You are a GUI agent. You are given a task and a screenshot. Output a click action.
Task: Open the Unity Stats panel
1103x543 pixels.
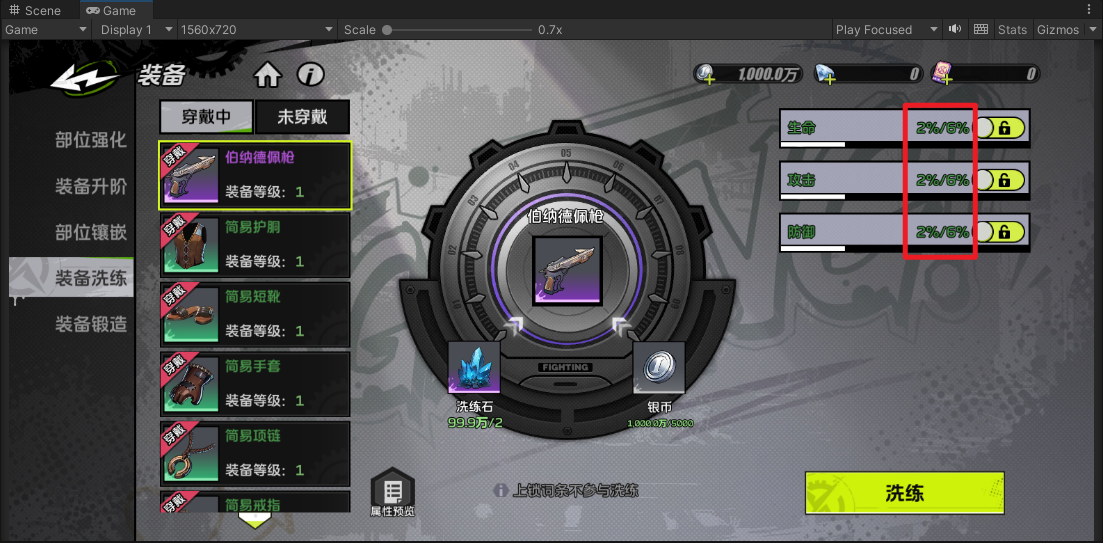click(x=1012, y=30)
